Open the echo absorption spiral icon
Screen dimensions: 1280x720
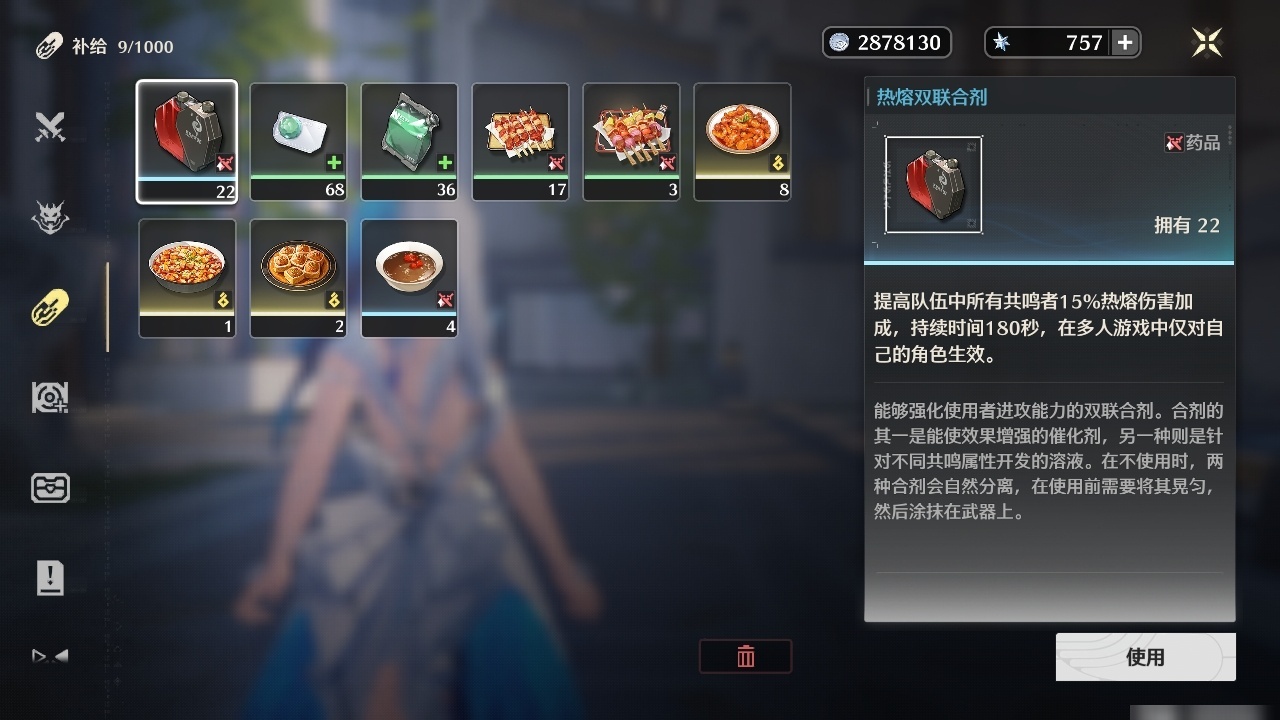tap(50, 398)
